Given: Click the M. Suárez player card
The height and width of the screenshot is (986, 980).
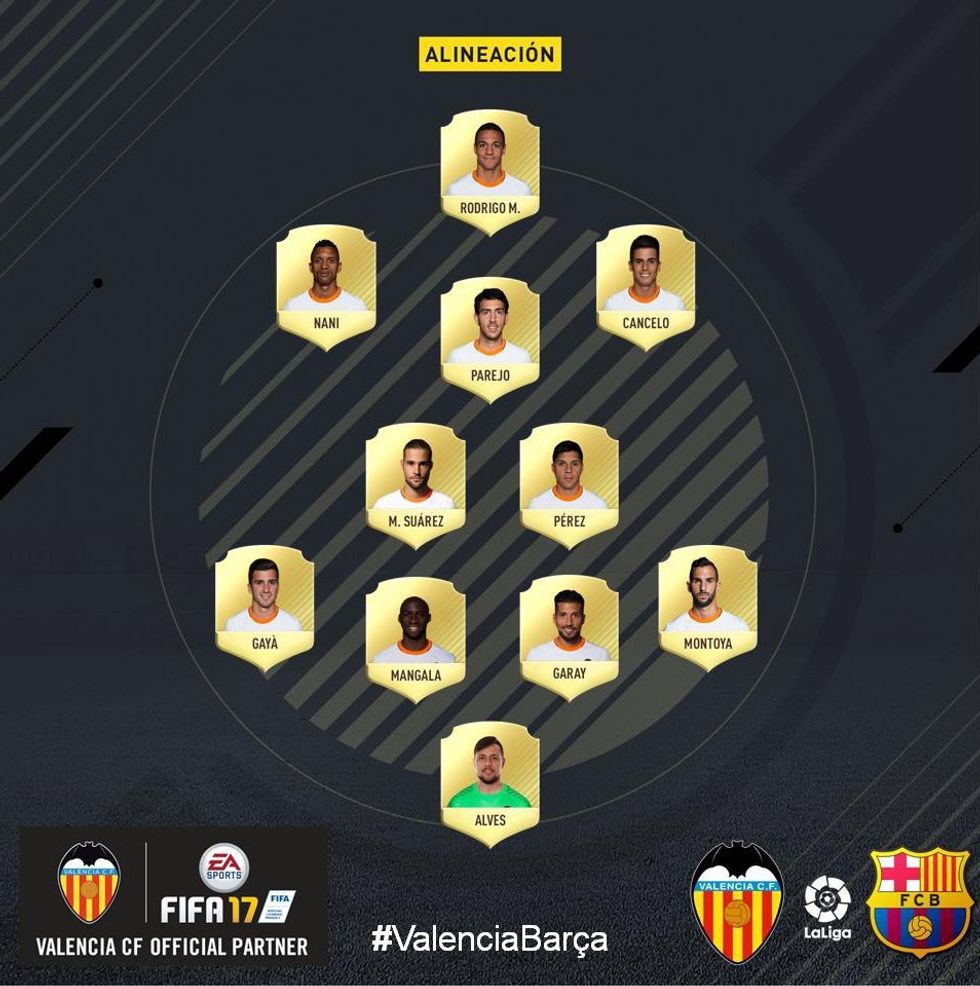Looking at the screenshot, I should (415, 484).
